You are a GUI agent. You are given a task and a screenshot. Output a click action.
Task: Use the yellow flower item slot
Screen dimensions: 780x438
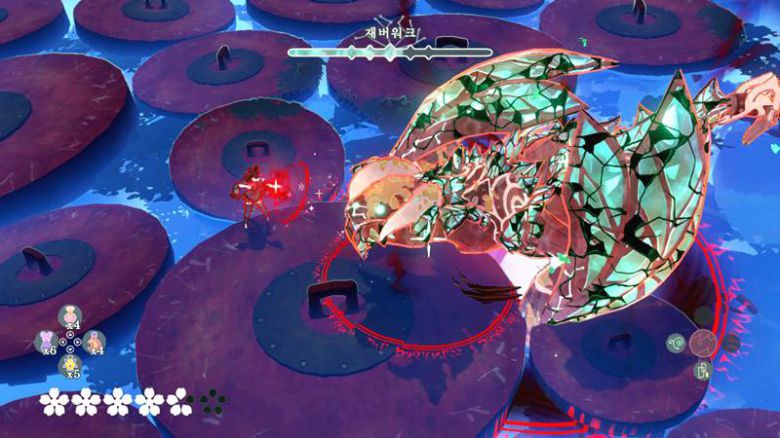(71, 364)
